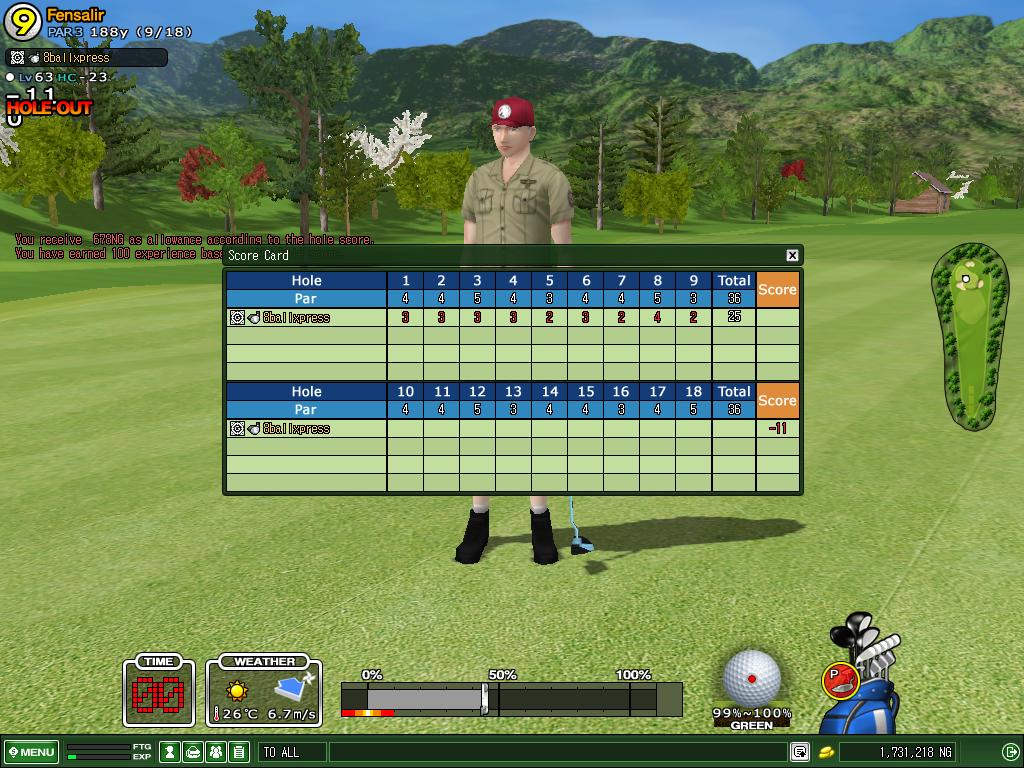Select the red putter club badge
Screen dimensions: 1024x768
(839, 680)
